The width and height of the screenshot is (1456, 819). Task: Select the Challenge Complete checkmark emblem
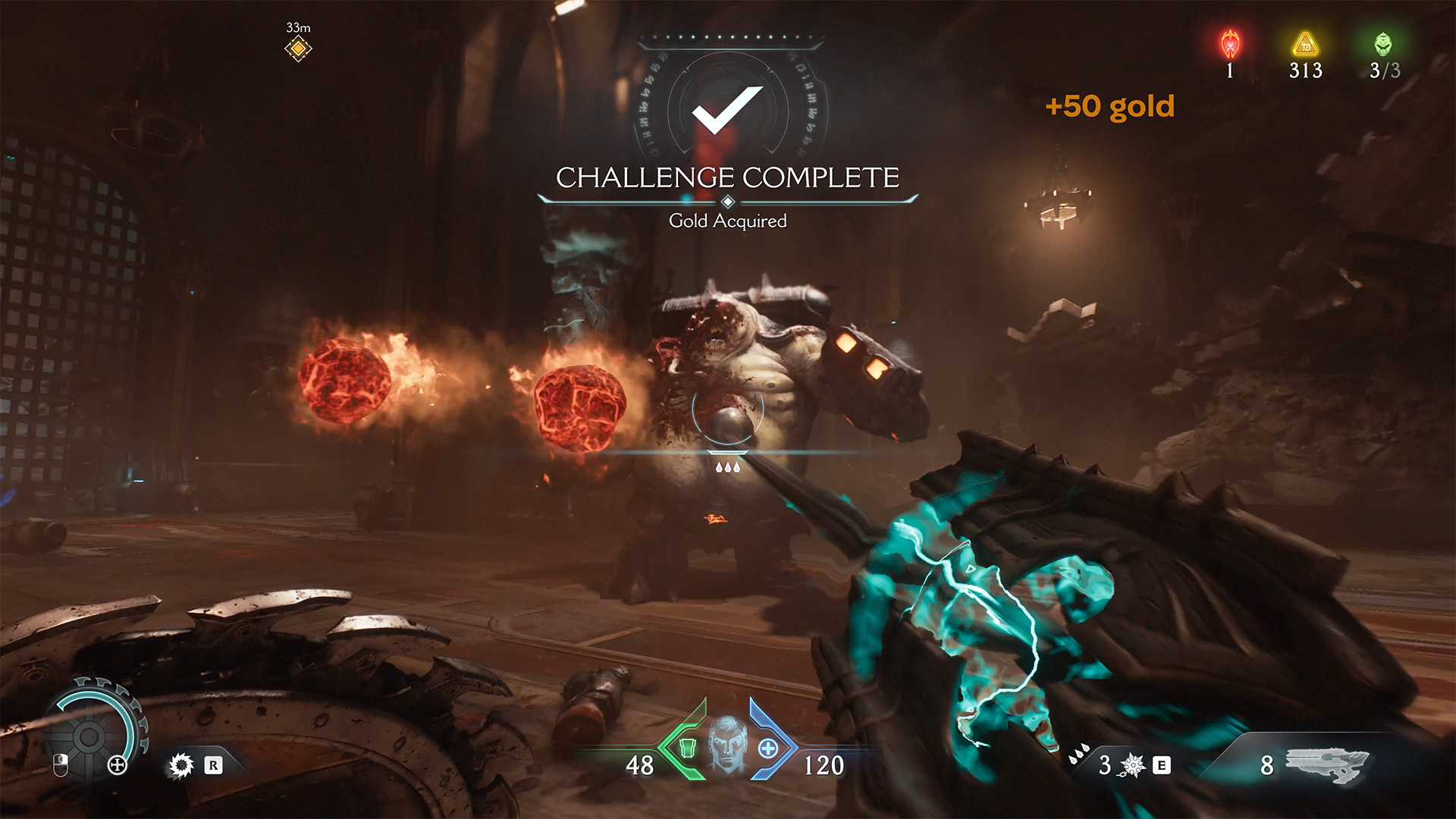click(726, 110)
